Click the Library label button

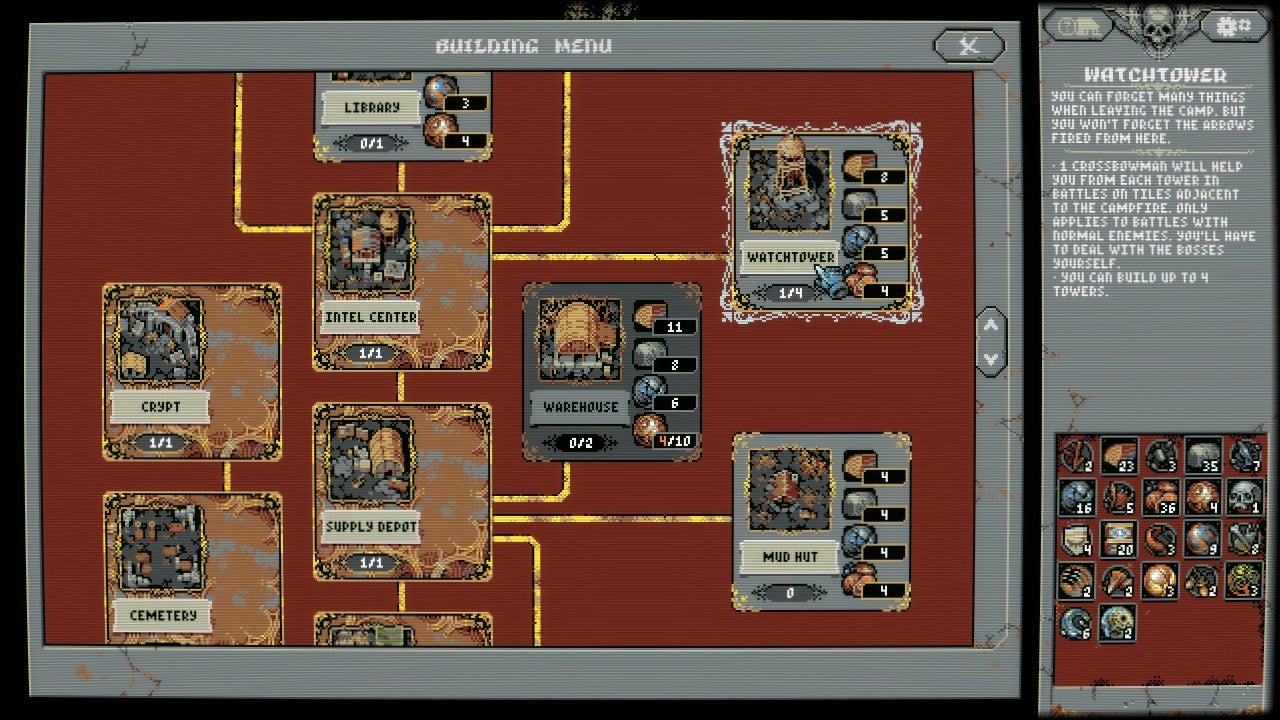coord(371,104)
